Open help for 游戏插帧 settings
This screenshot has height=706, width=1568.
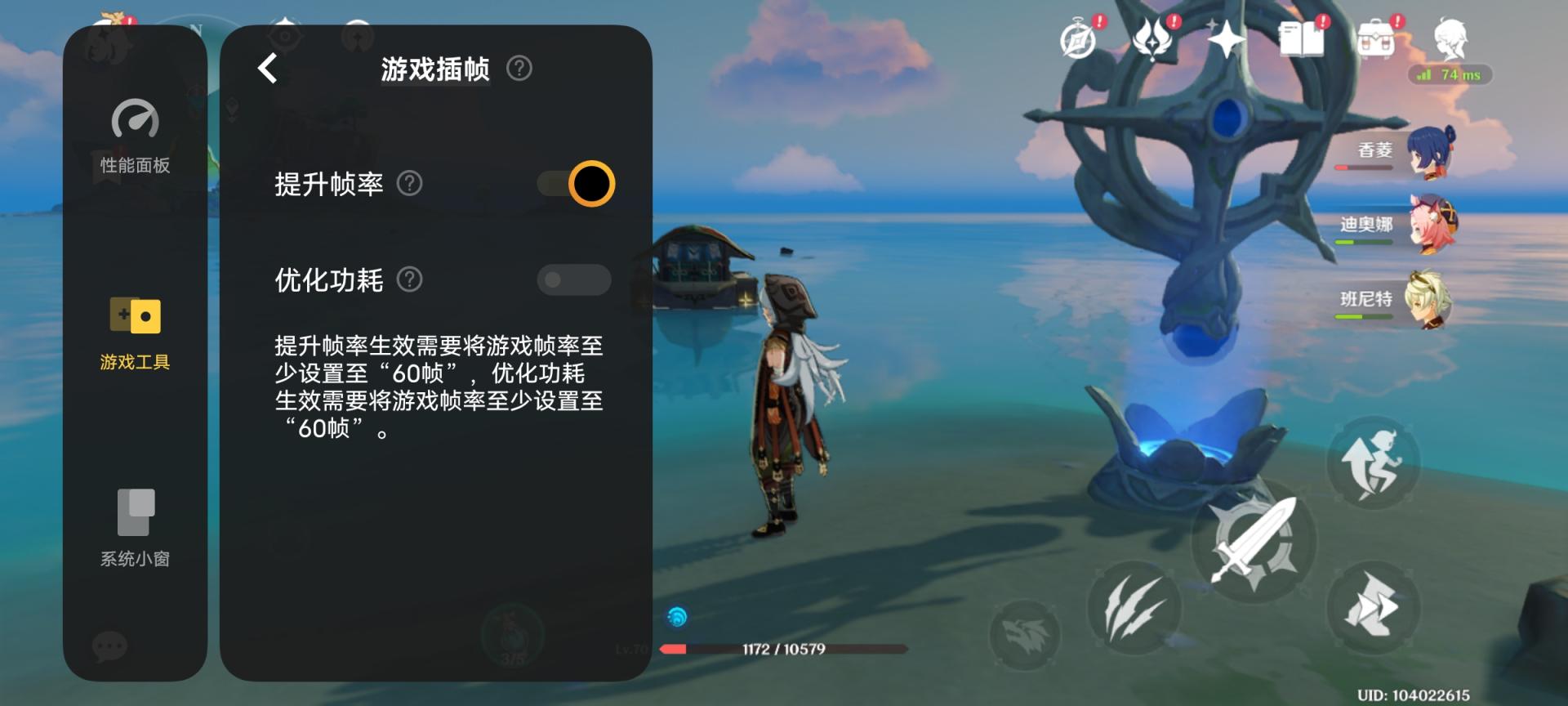point(520,69)
